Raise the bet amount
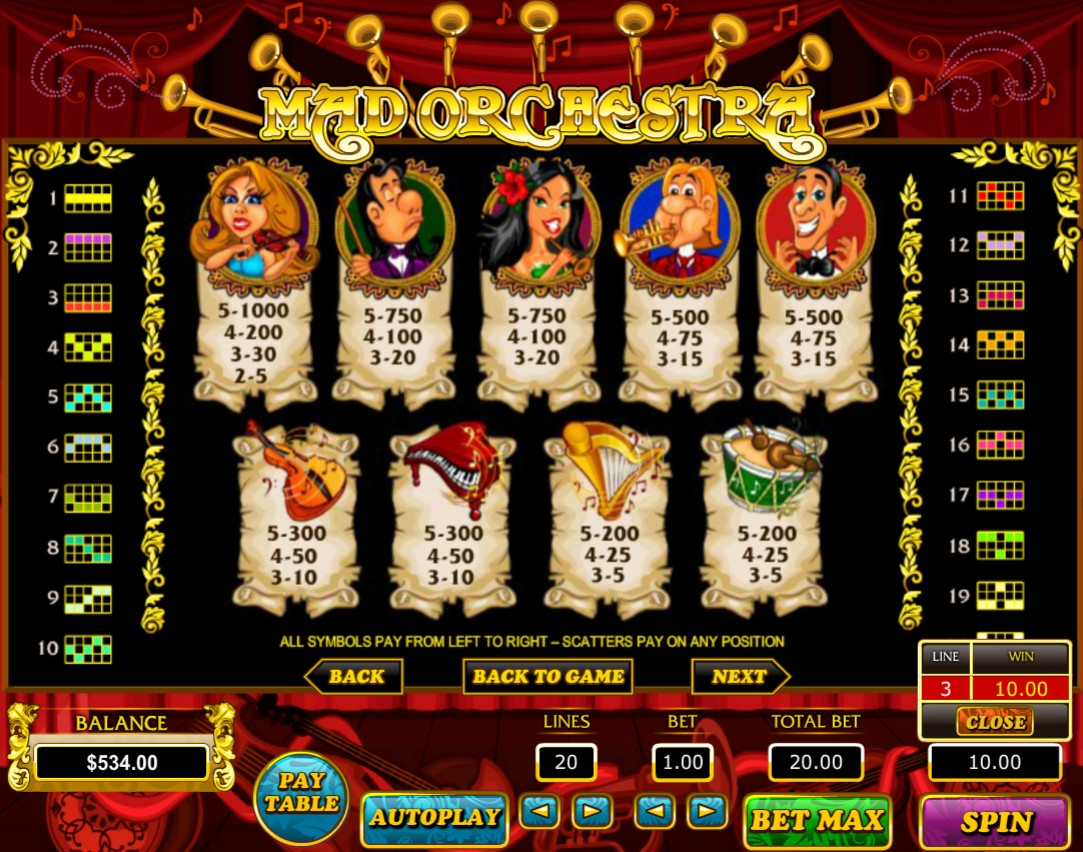1083x852 pixels. 708,810
